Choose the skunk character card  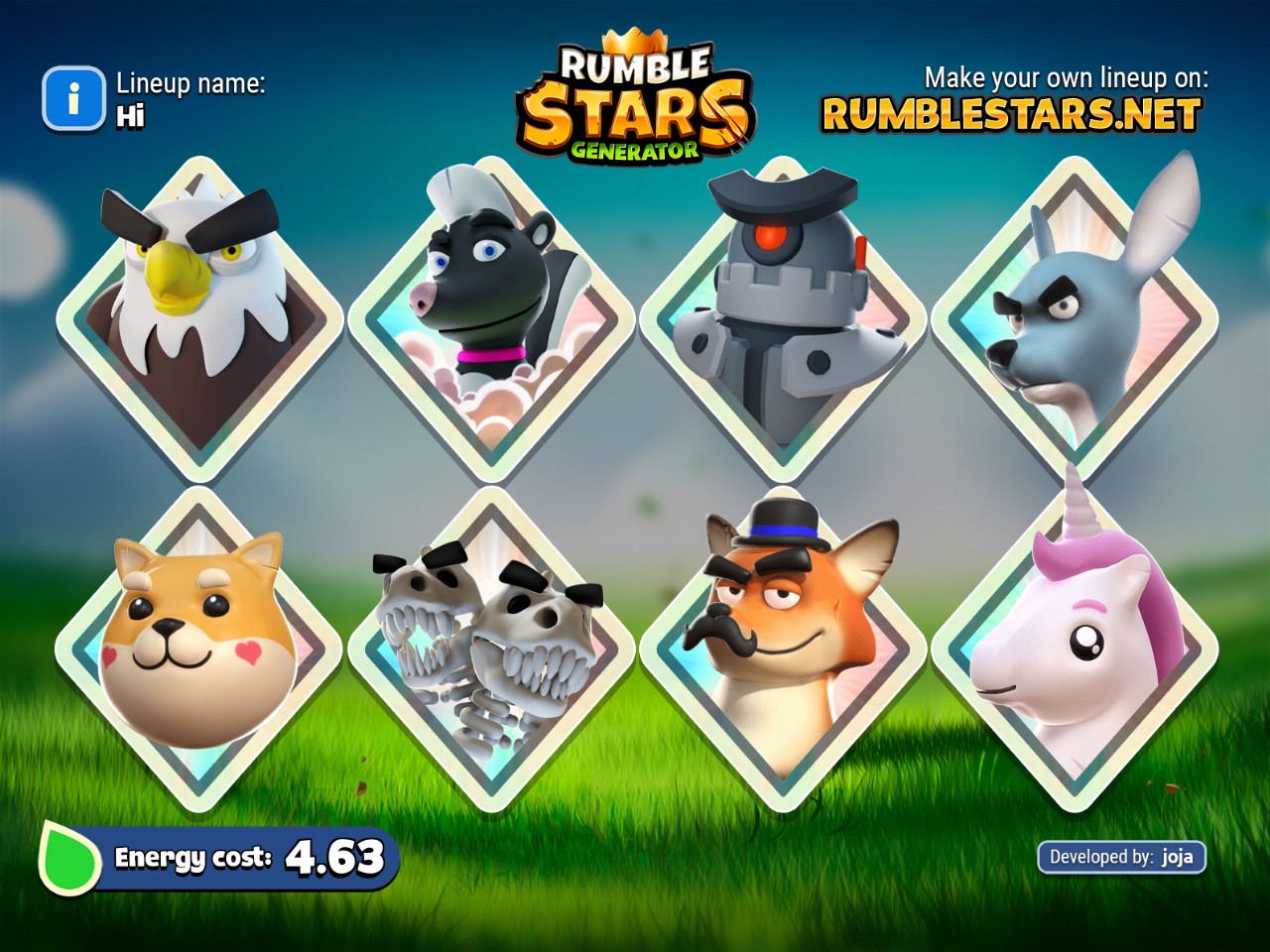492,317
